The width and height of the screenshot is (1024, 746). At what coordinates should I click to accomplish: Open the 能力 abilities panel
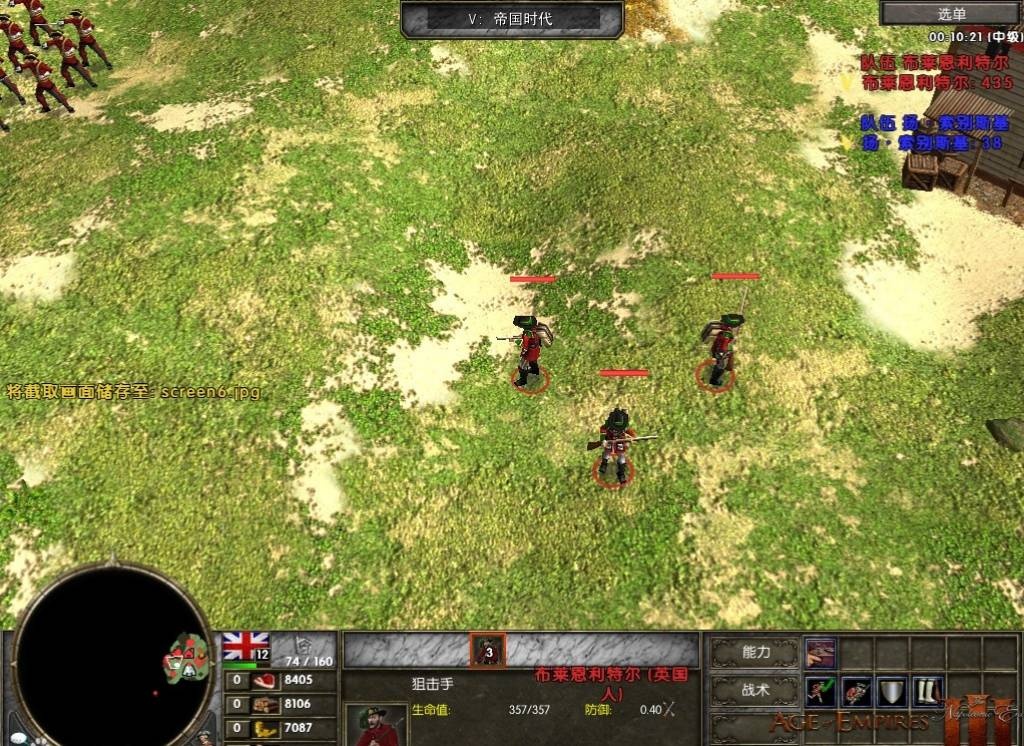756,653
